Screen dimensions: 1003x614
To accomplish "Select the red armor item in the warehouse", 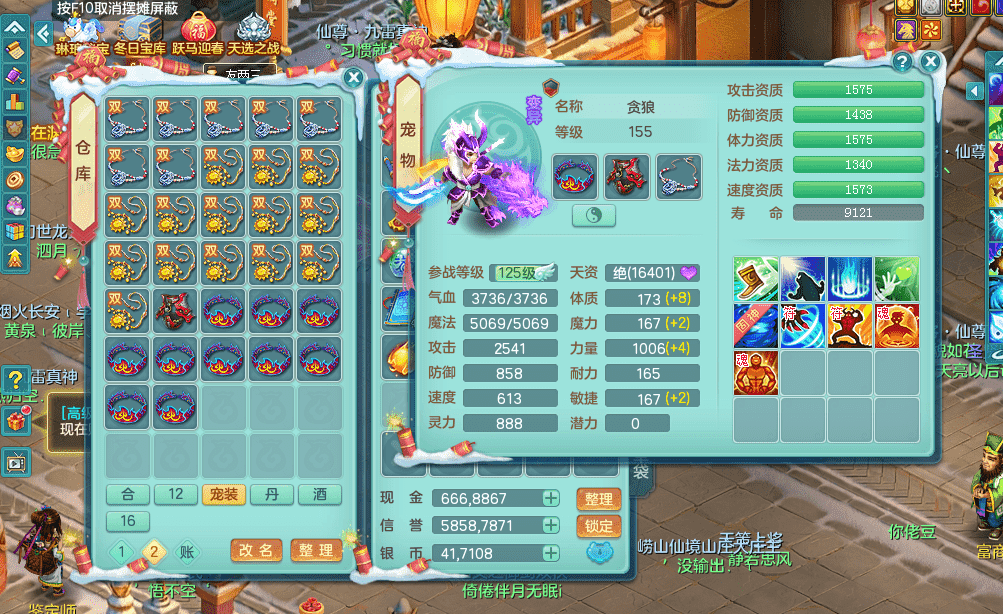I will pyautogui.click(x=176, y=313).
